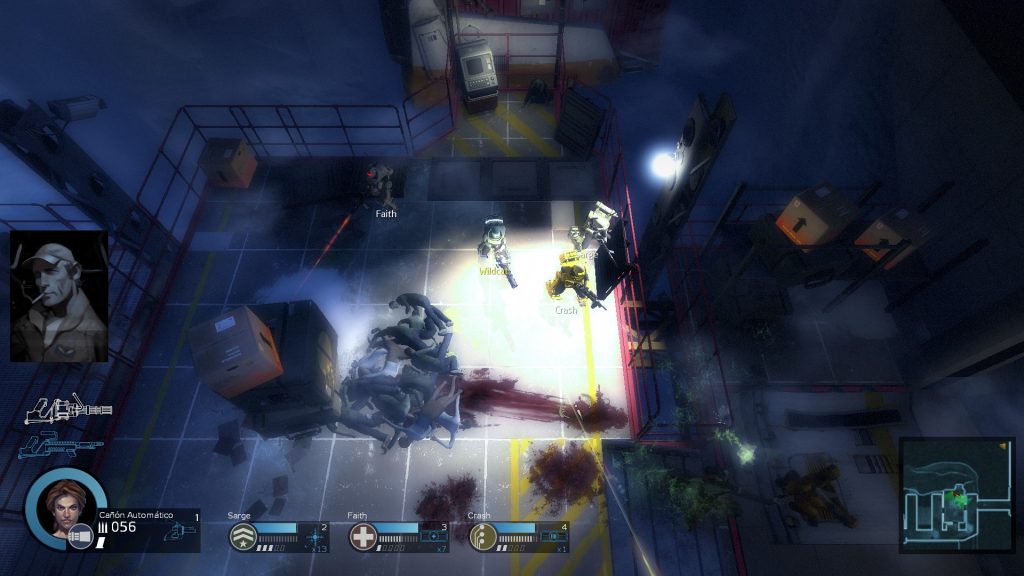
Task: Open the minimap
Action: click(x=957, y=494)
